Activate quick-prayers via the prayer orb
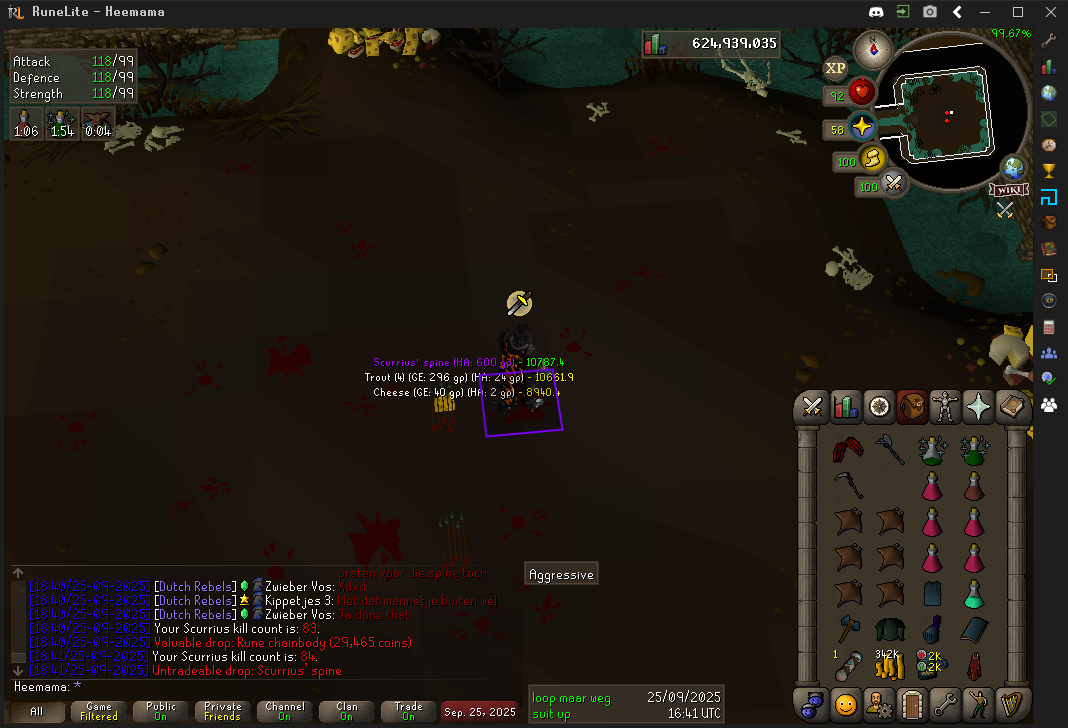 click(860, 128)
